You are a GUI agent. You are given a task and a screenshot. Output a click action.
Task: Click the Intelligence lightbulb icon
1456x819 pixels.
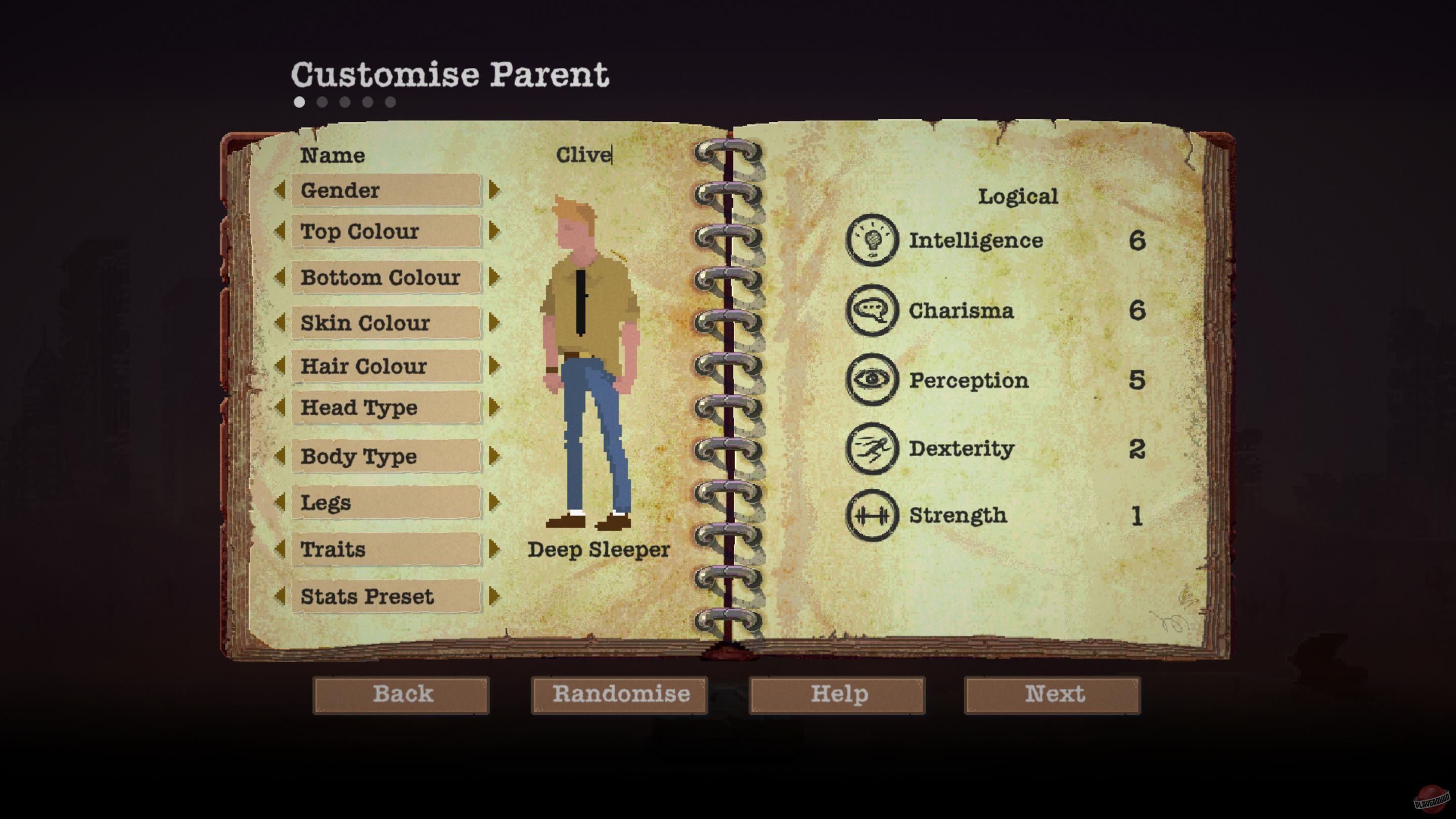[x=873, y=240]
